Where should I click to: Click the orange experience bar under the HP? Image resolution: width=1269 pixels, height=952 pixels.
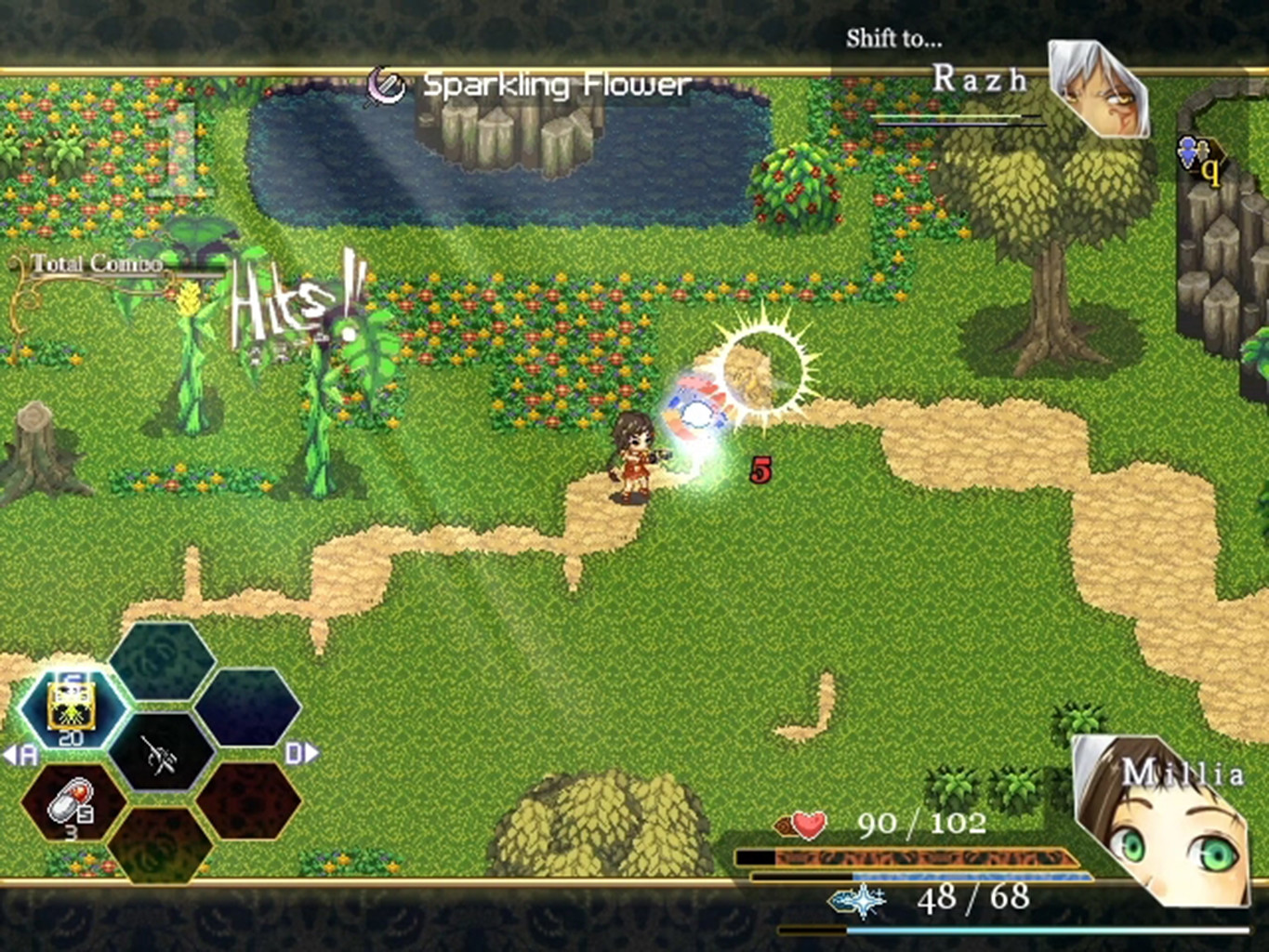(x=930, y=856)
